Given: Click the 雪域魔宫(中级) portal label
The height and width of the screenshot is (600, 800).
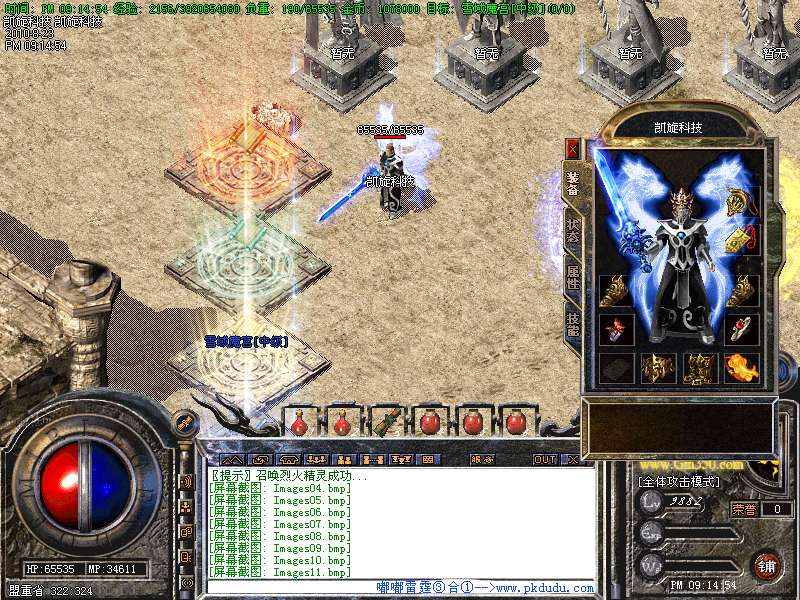Looking at the screenshot, I should 246,342.
